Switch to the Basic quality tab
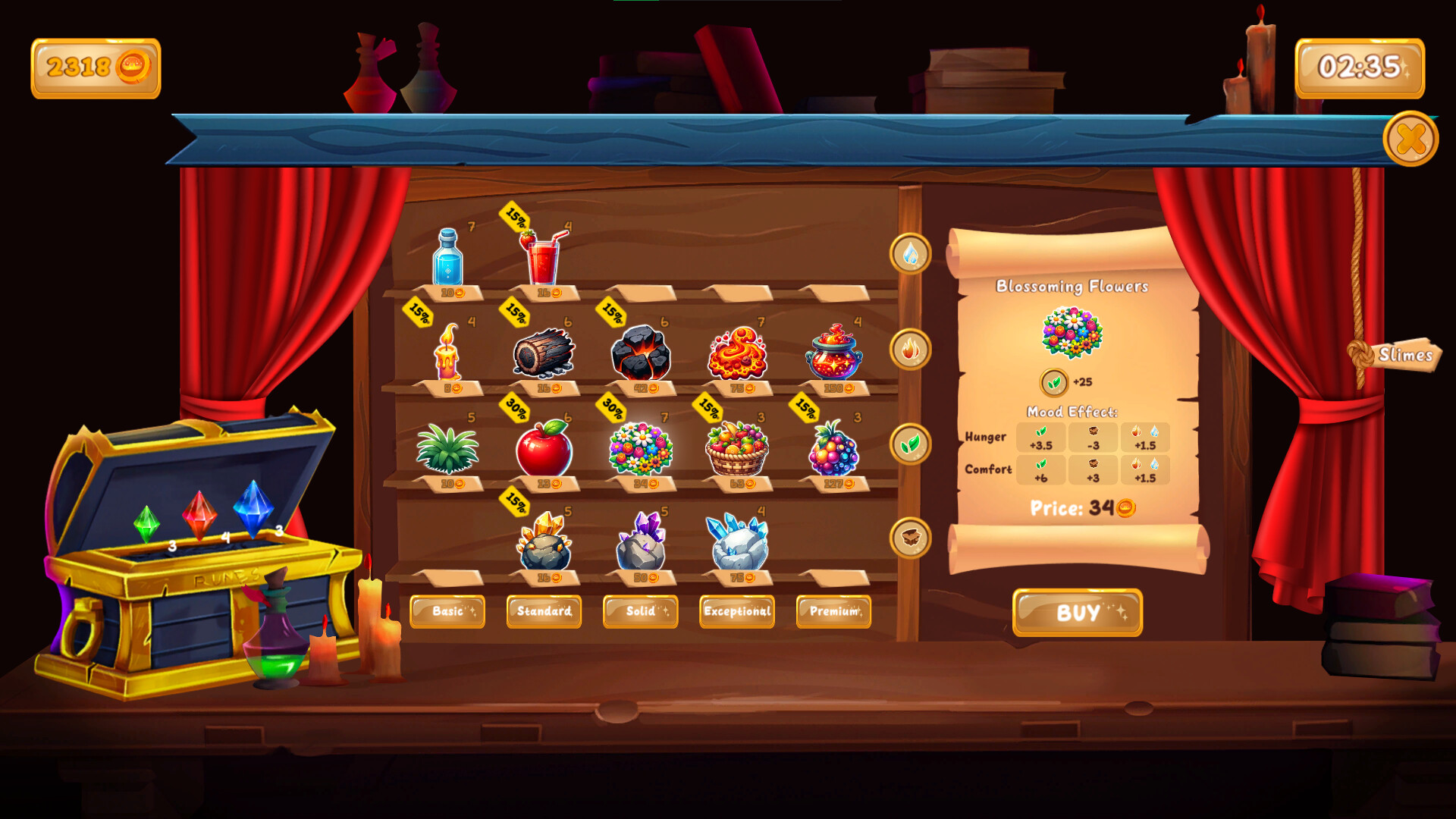The image size is (1456, 819). click(x=447, y=612)
